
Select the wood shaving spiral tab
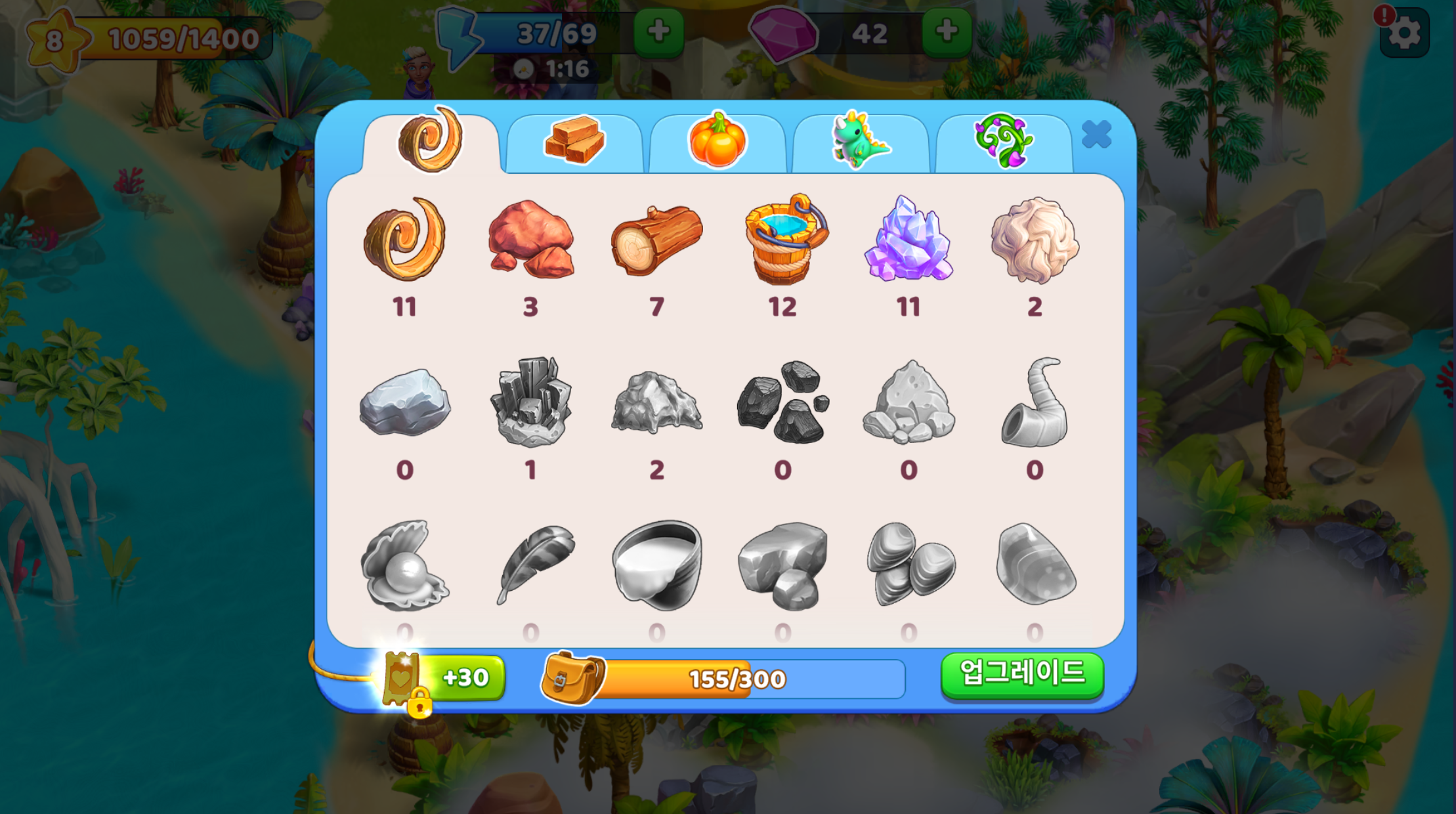click(x=431, y=139)
